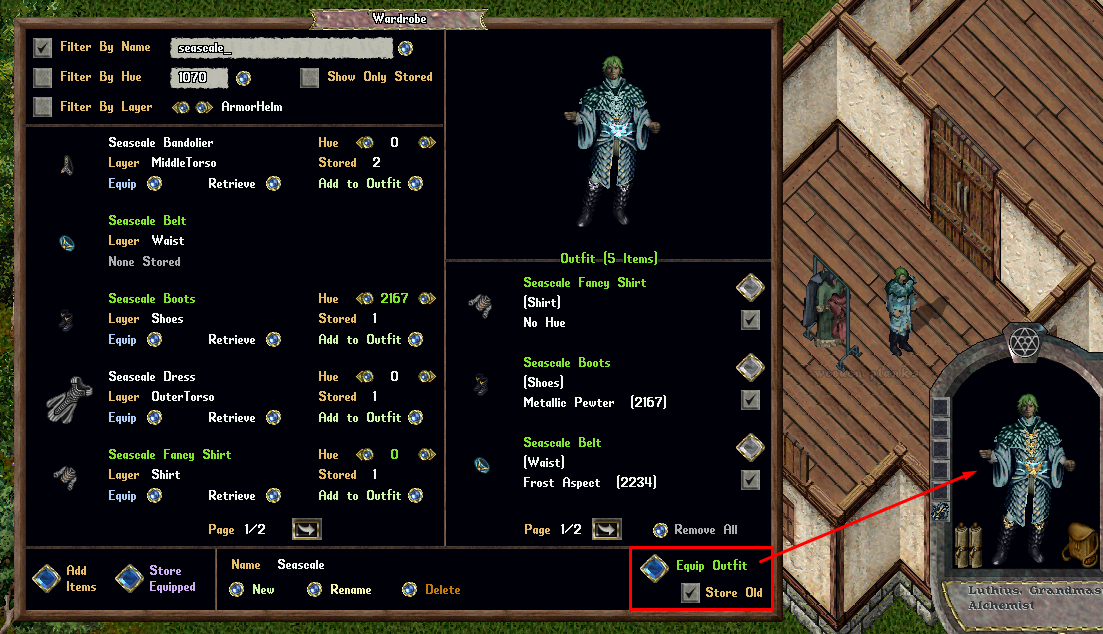Click the Store Equipped gem button
The height and width of the screenshot is (634, 1103).
(129, 578)
